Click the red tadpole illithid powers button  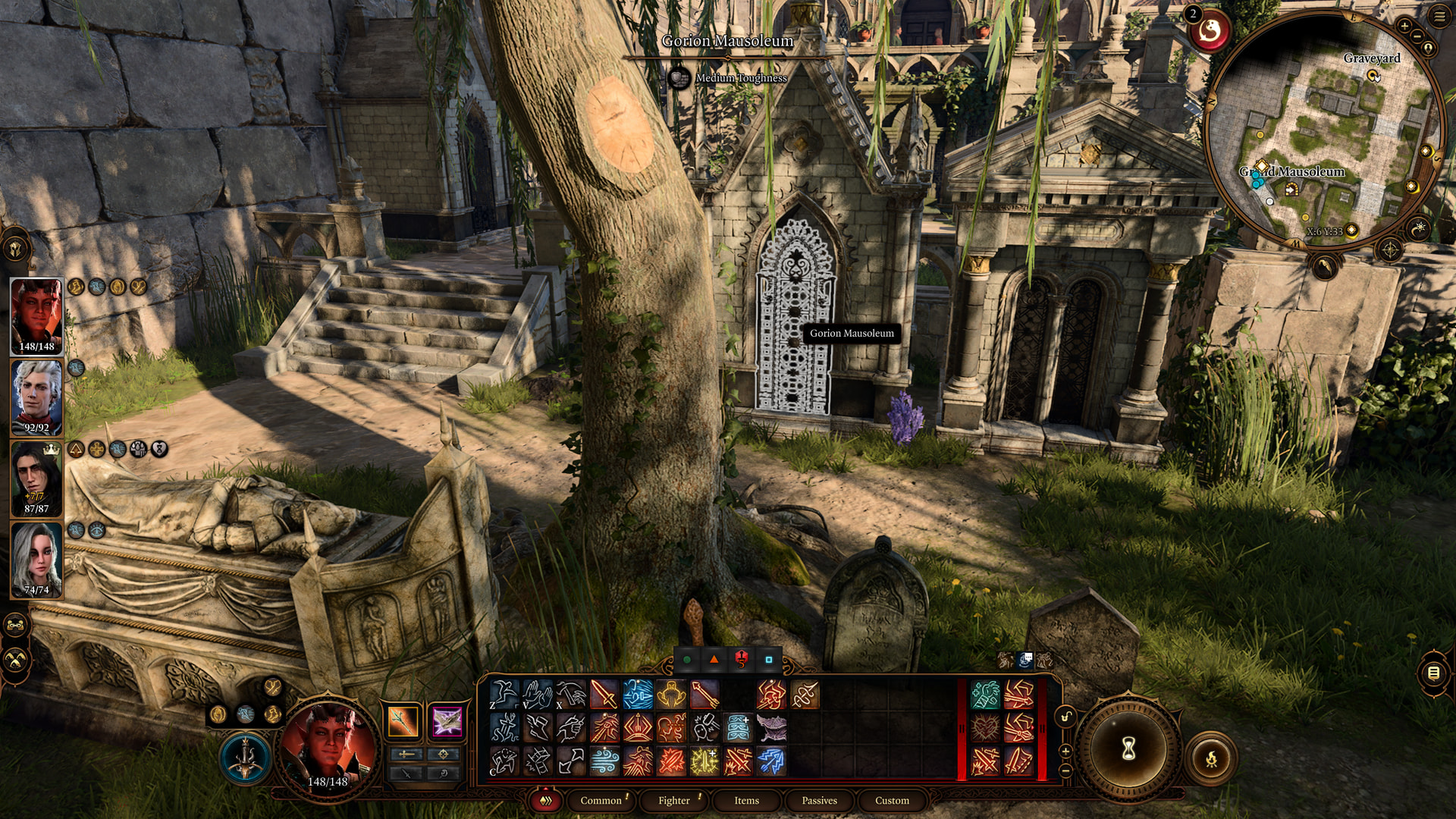1210,32
